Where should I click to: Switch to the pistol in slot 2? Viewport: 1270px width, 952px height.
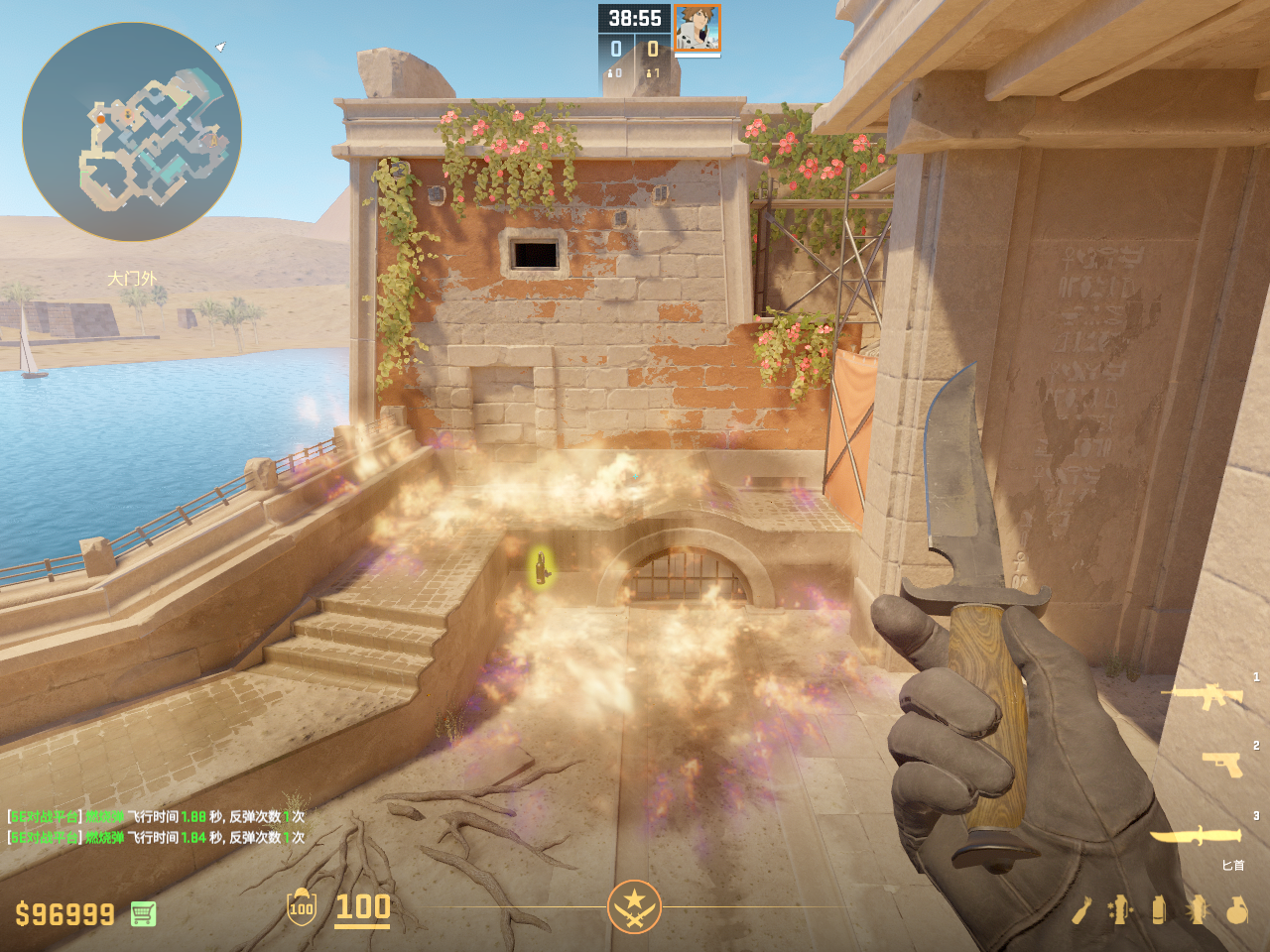point(1222,764)
